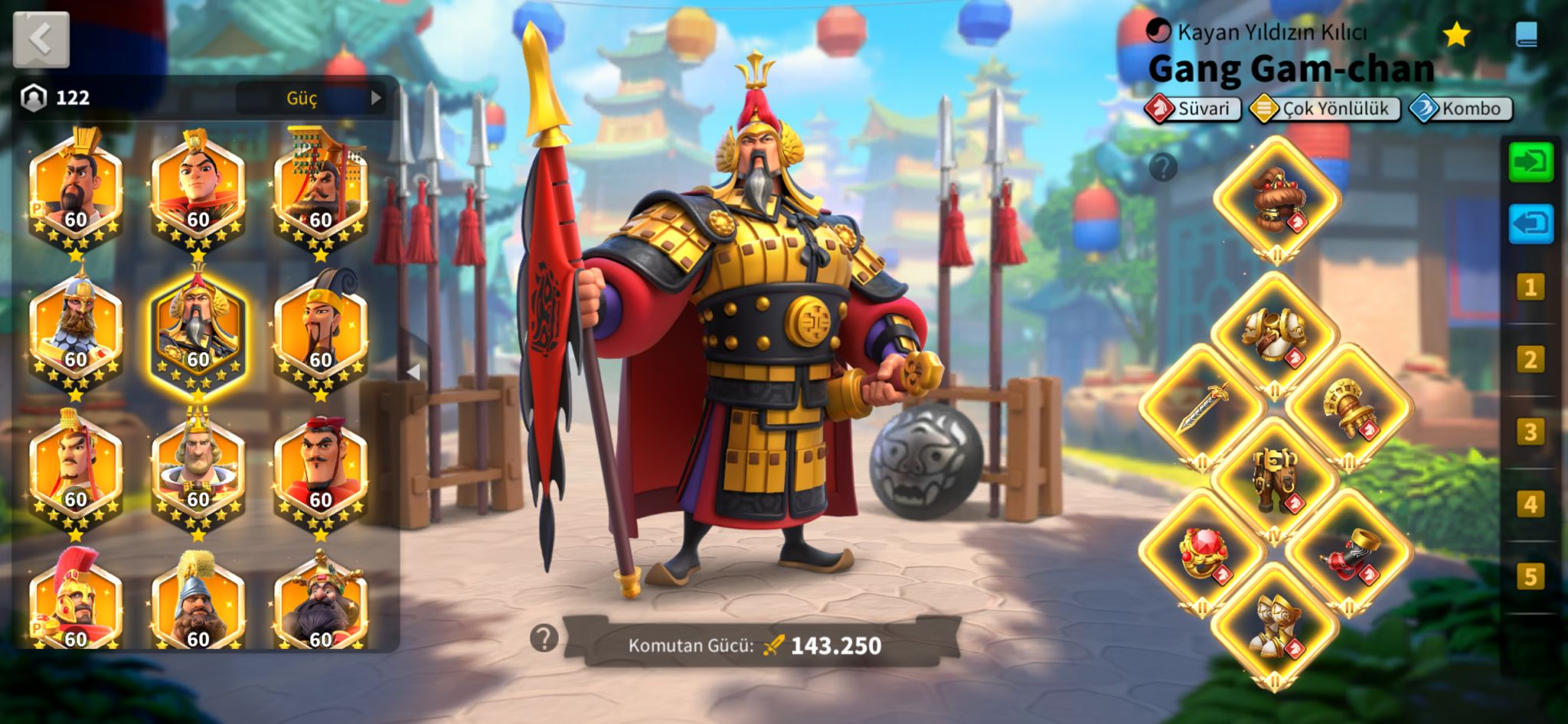Open the Komutan Gücü help icon
Screen dimensions: 1568x724
pos(544,638)
